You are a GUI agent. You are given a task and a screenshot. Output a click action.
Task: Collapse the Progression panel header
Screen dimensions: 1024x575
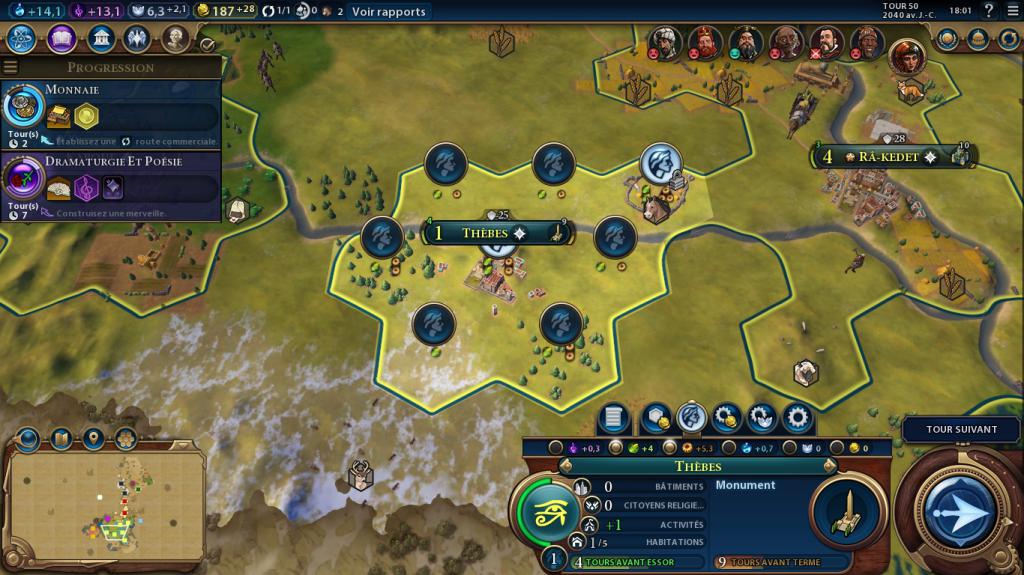[x=110, y=67]
